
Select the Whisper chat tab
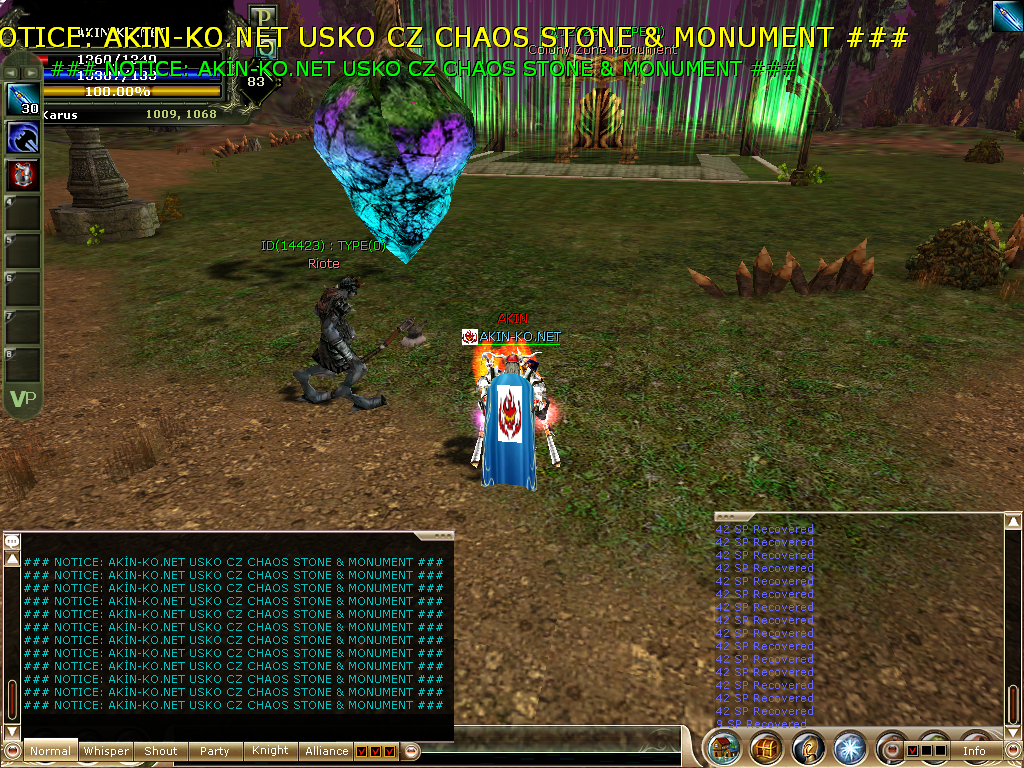tap(106, 751)
